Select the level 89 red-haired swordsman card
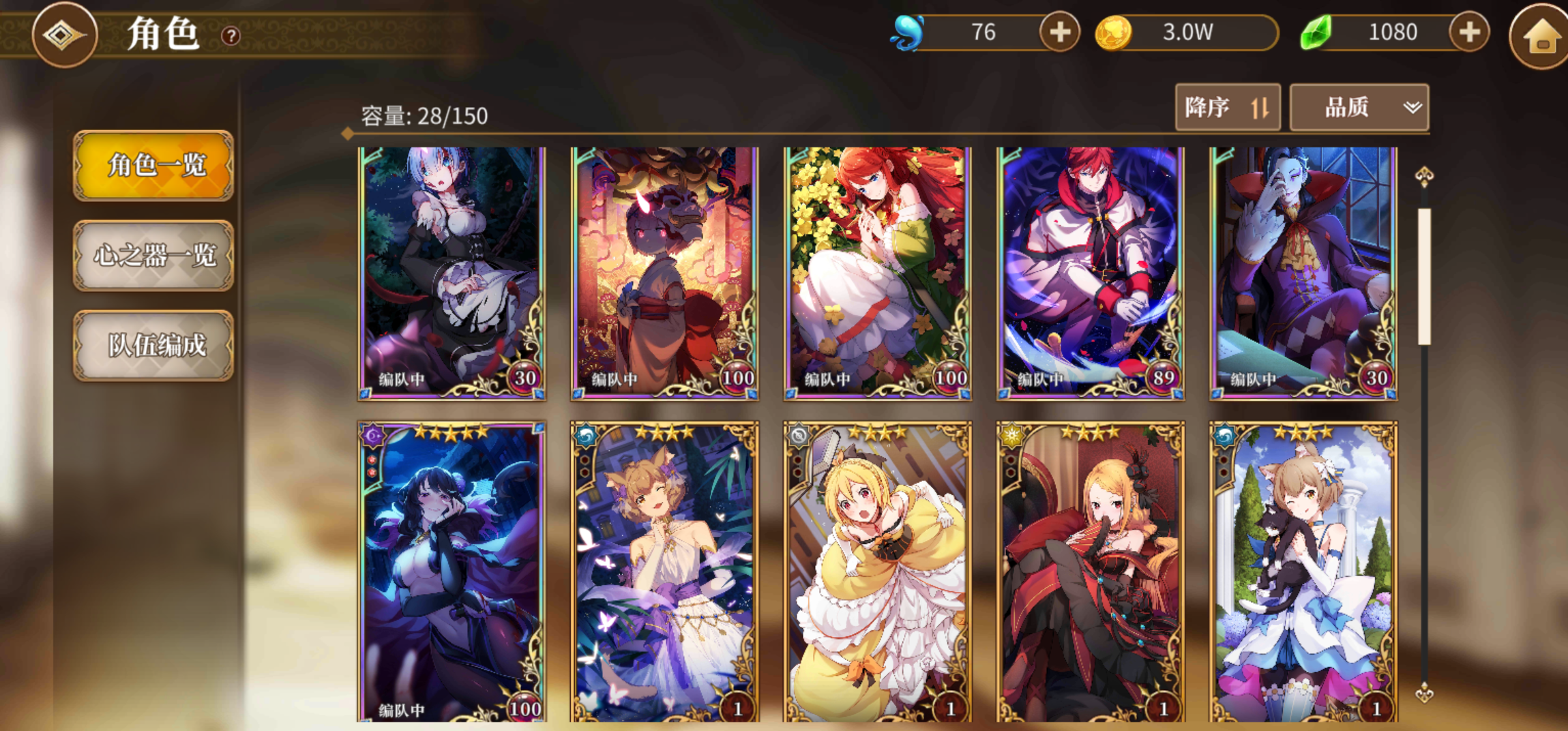The height and width of the screenshot is (731, 1568). (x=1090, y=270)
